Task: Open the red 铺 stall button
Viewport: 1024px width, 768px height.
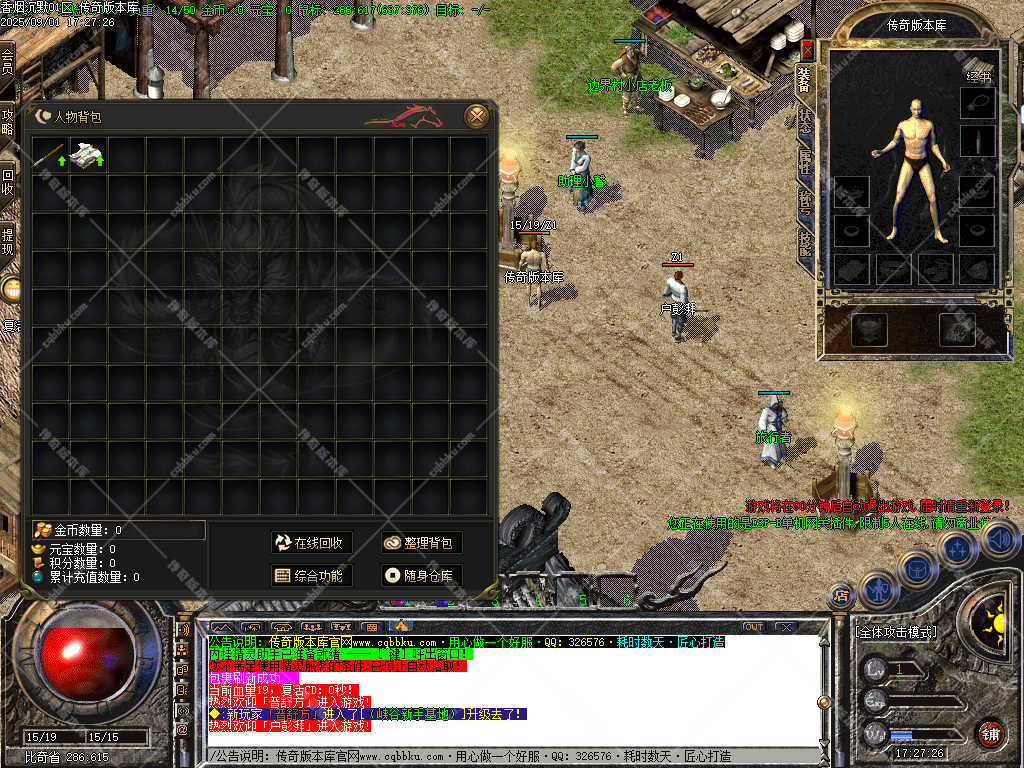Action: coord(990,733)
